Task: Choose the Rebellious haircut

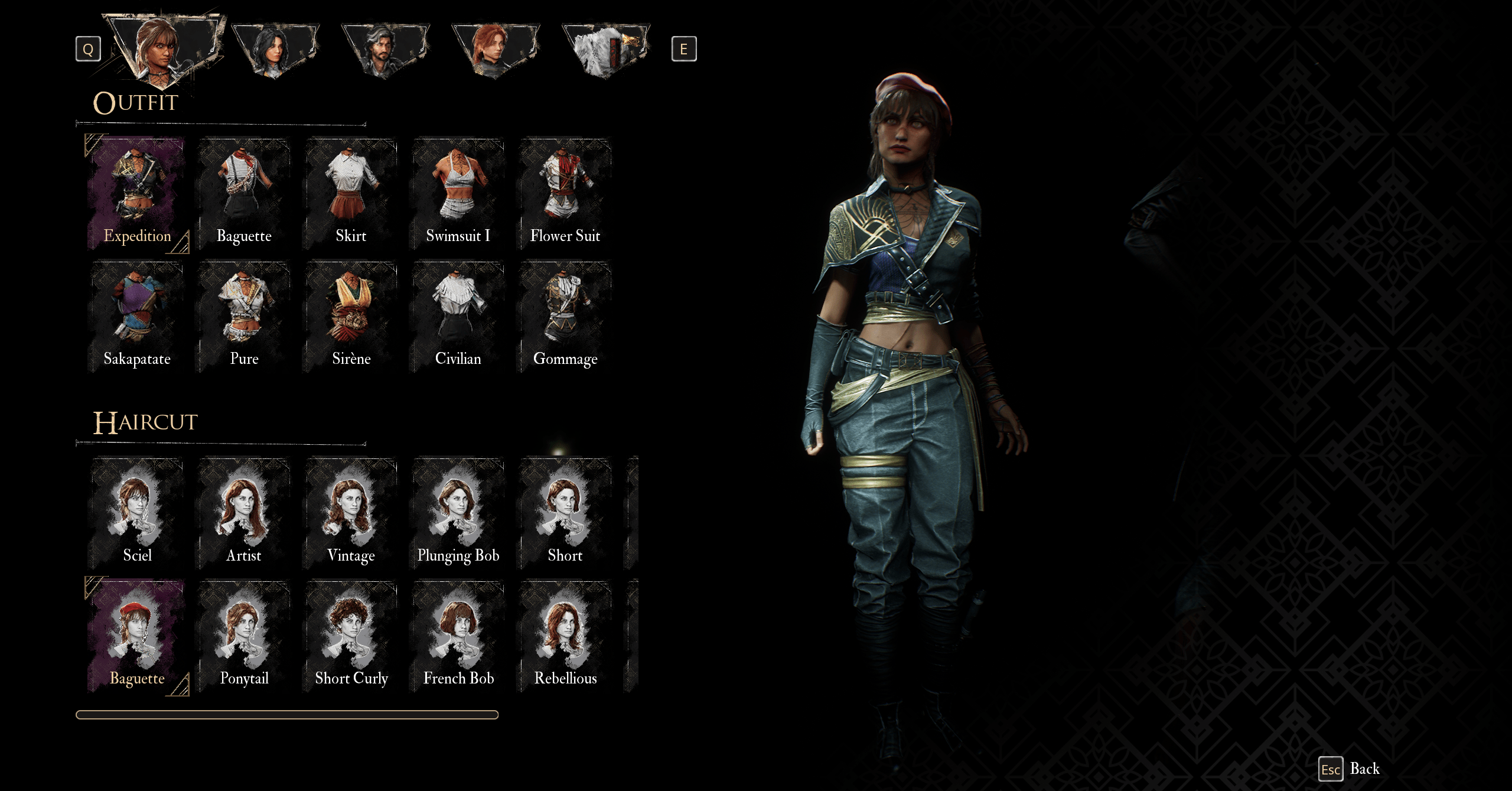Action: 565,636
